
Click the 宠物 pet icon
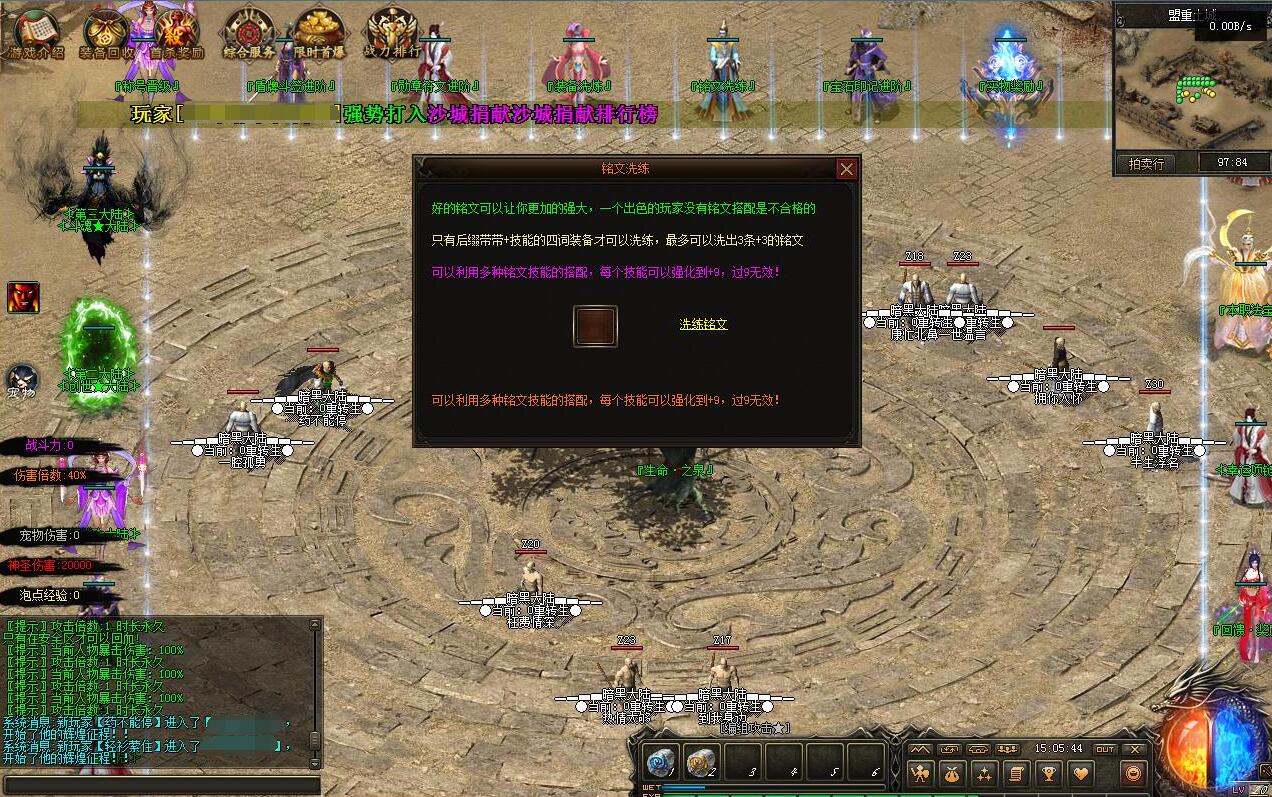[22, 380]
